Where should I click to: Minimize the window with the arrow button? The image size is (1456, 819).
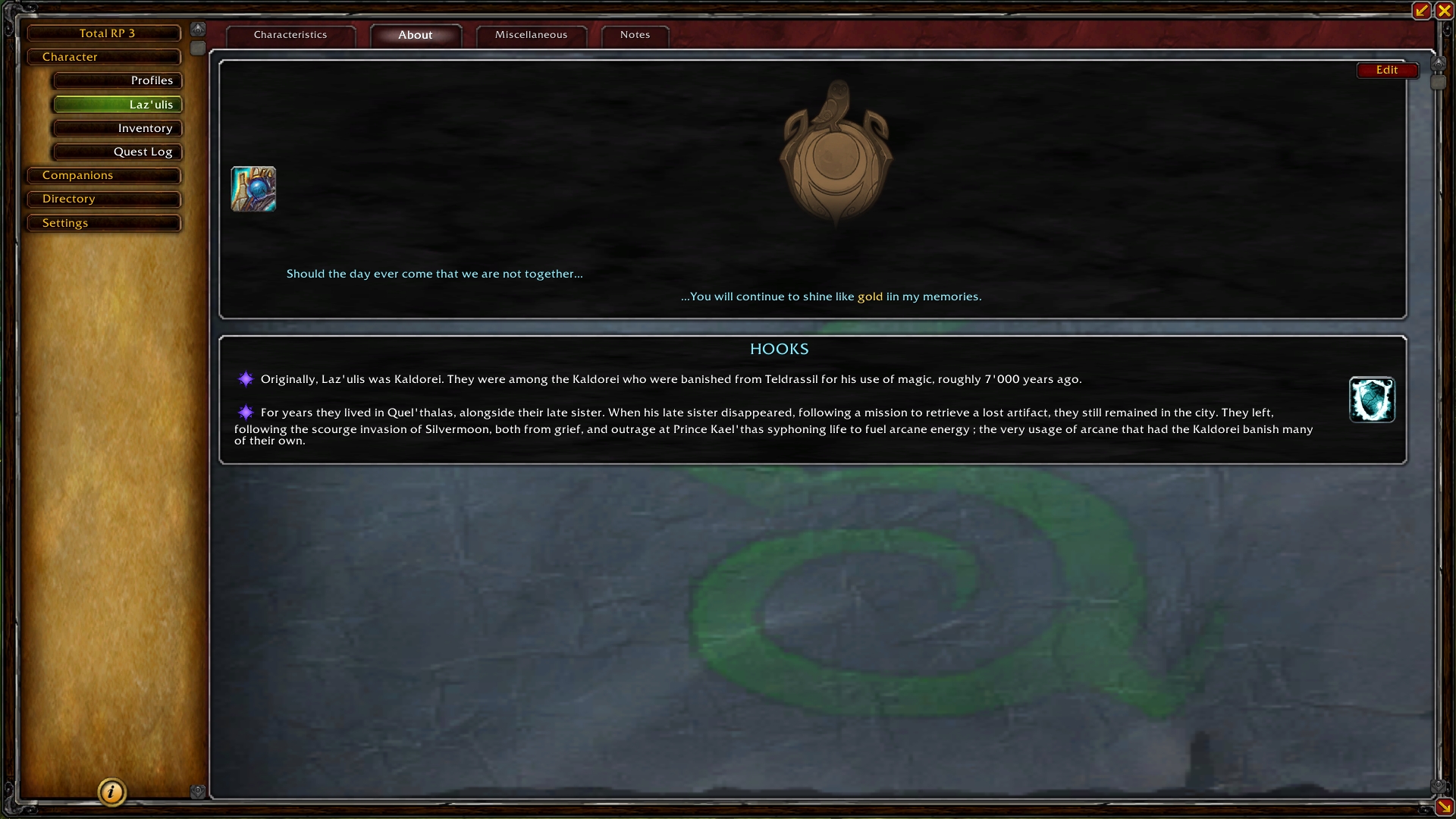pos(1421,11)
